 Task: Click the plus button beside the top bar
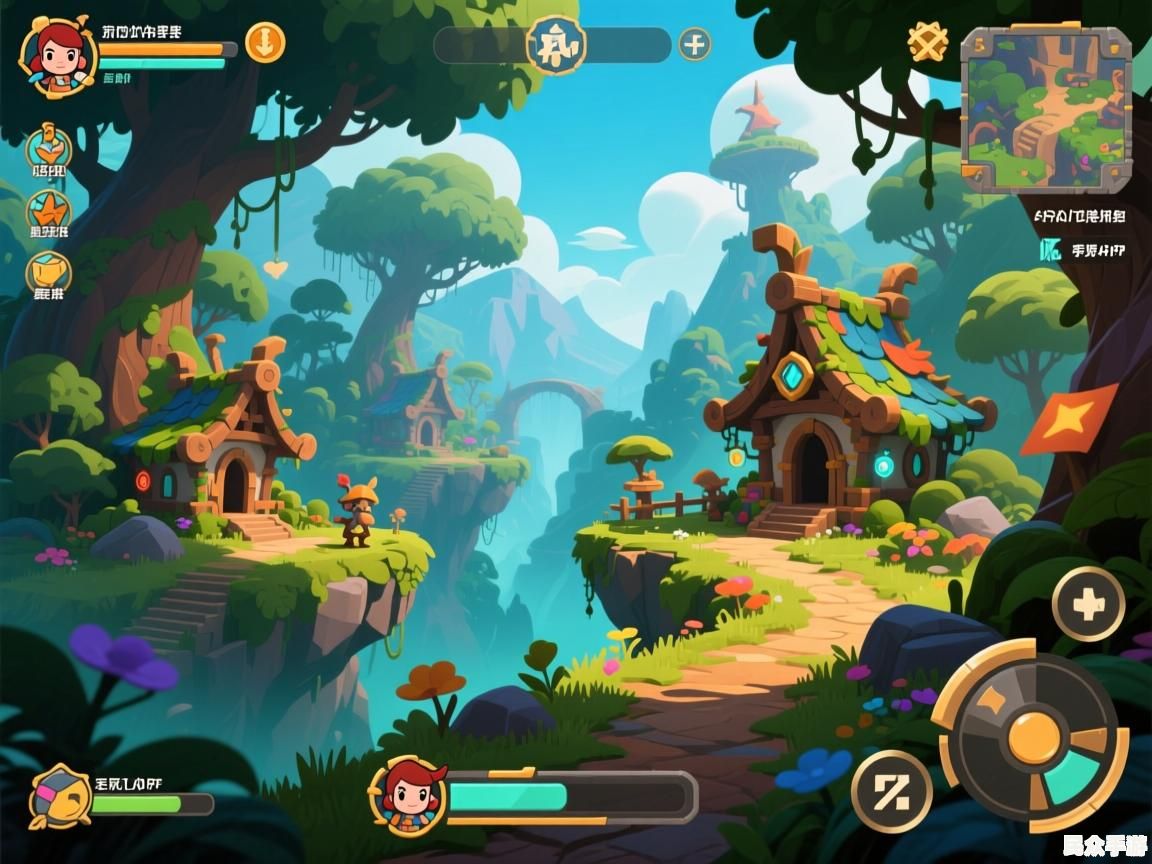click(x=695, y=44)
